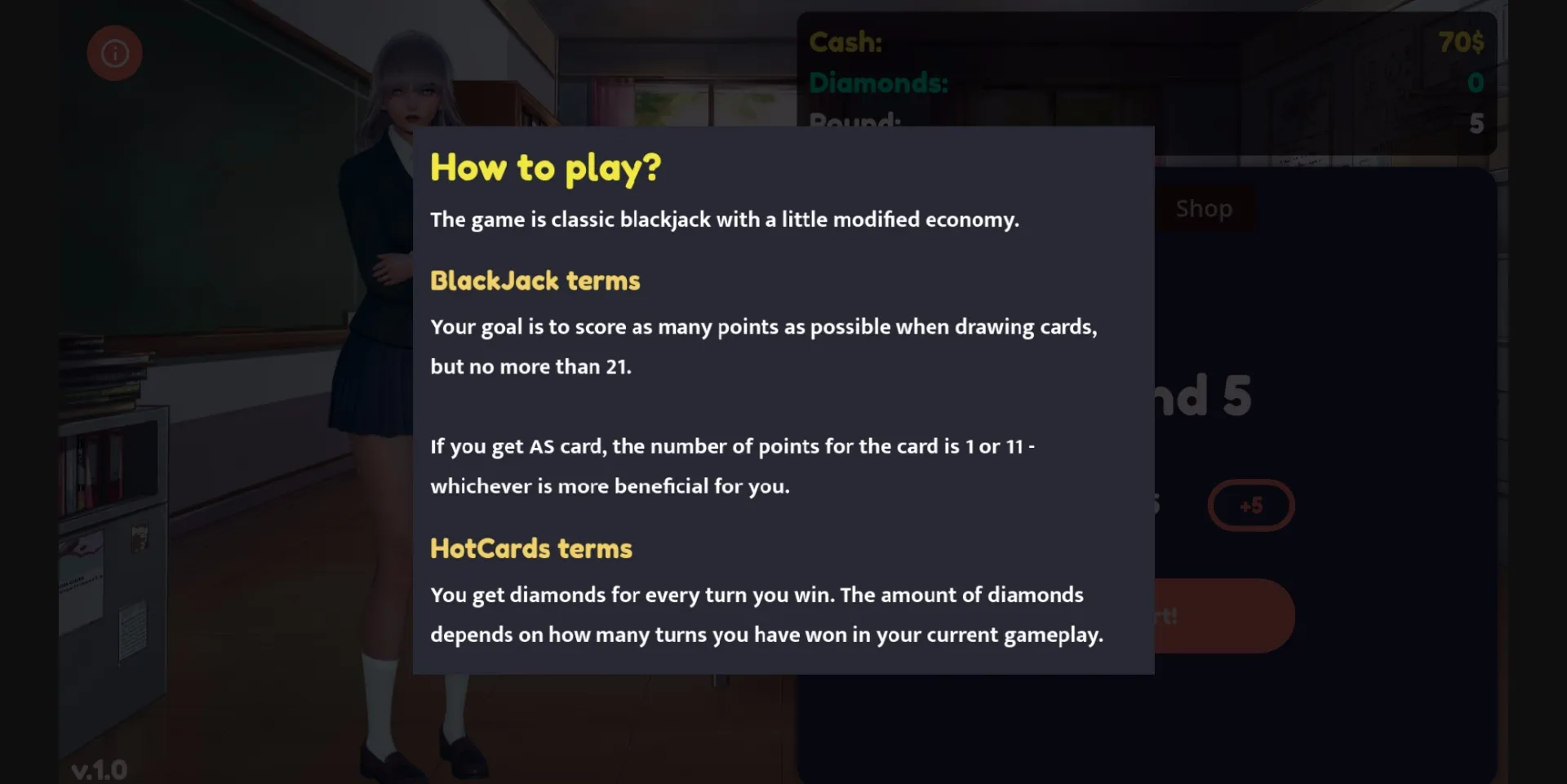Open the Shop
This screenshot has height=784, width=1567.
[1203, 208]
